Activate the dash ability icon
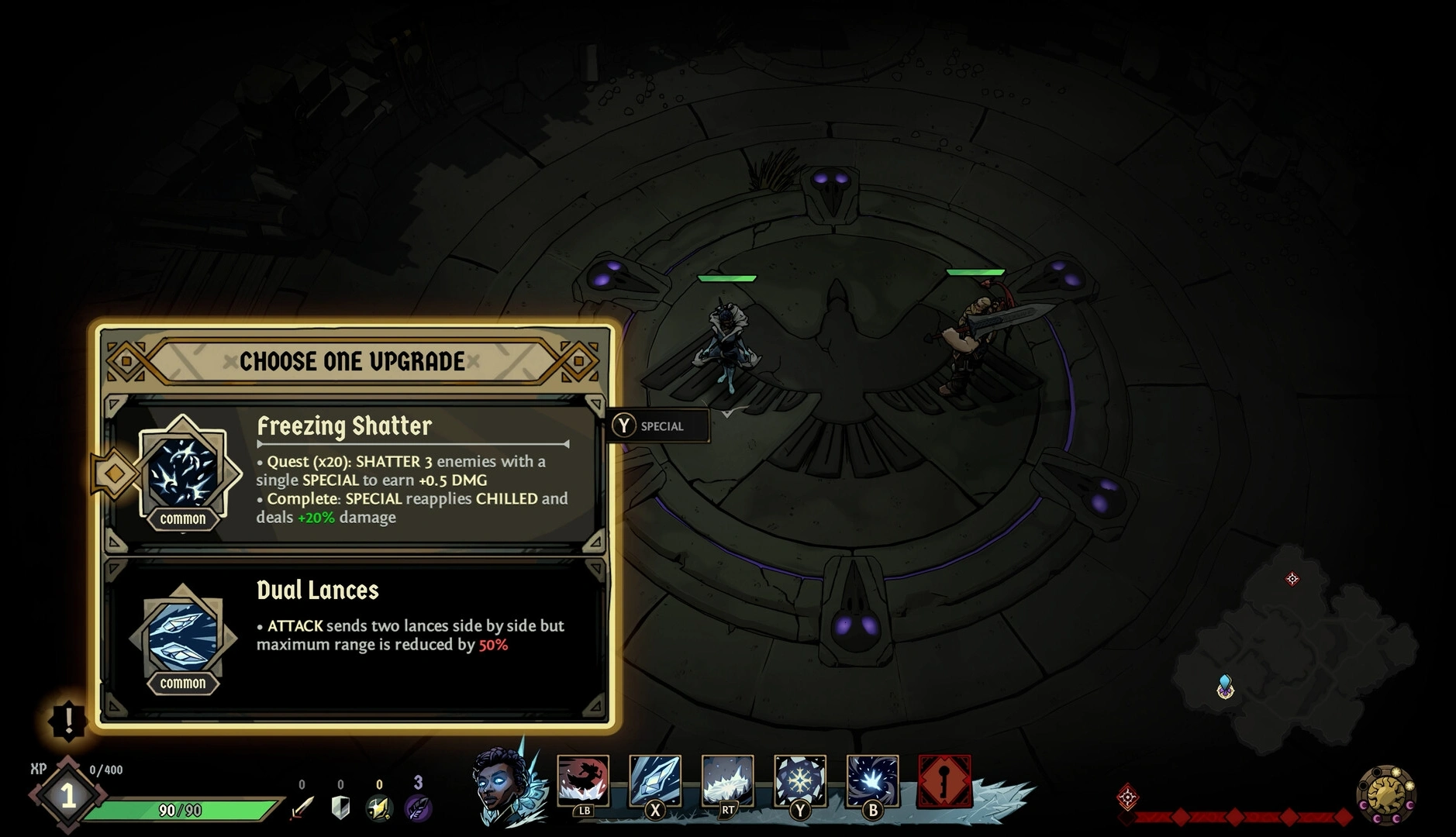The image size is (1456, 837). pyautogui.click(x=583, y=780)
